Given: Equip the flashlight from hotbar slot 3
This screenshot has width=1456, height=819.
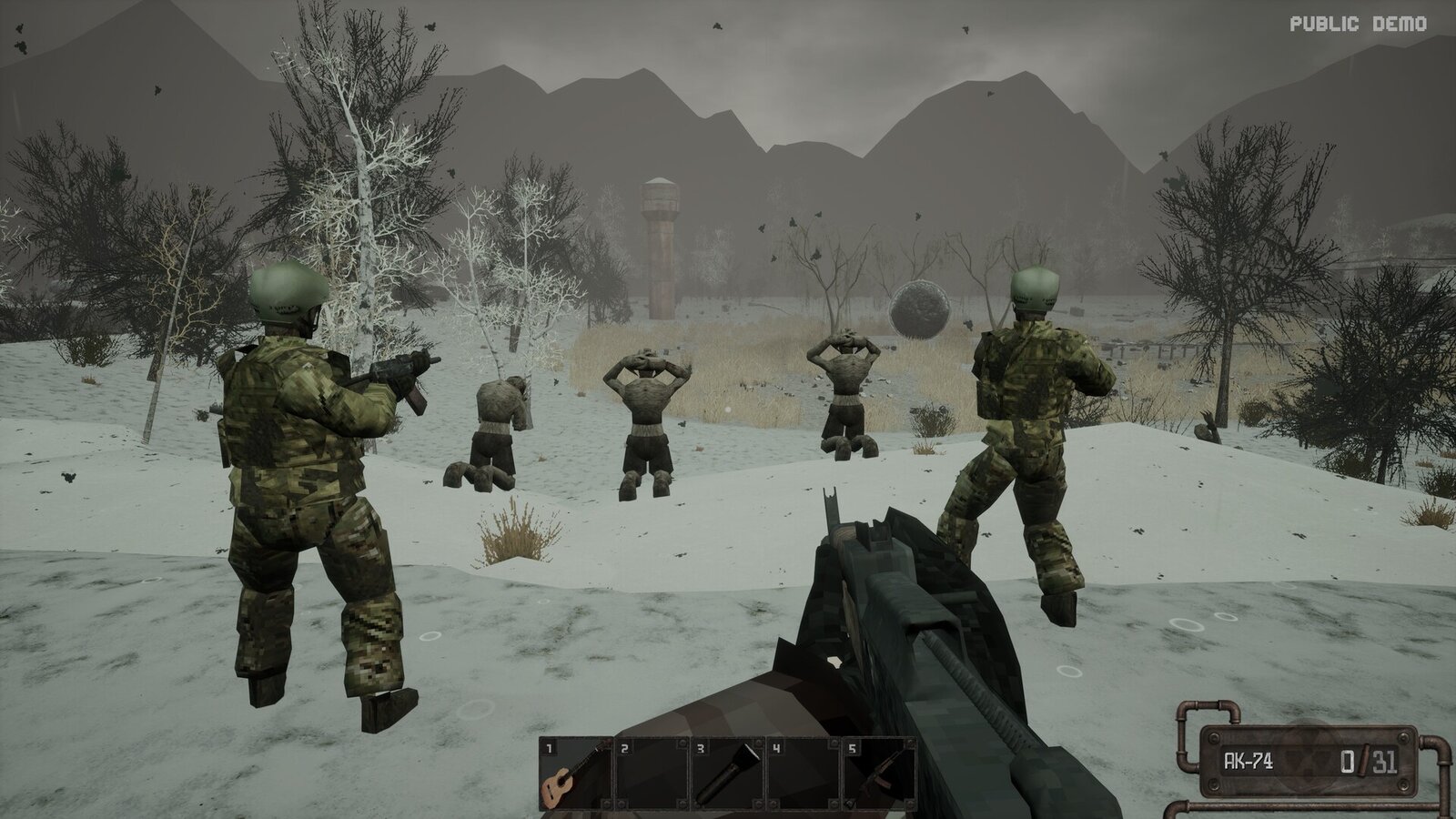Looking at the screenshot, I should point(728,773).
